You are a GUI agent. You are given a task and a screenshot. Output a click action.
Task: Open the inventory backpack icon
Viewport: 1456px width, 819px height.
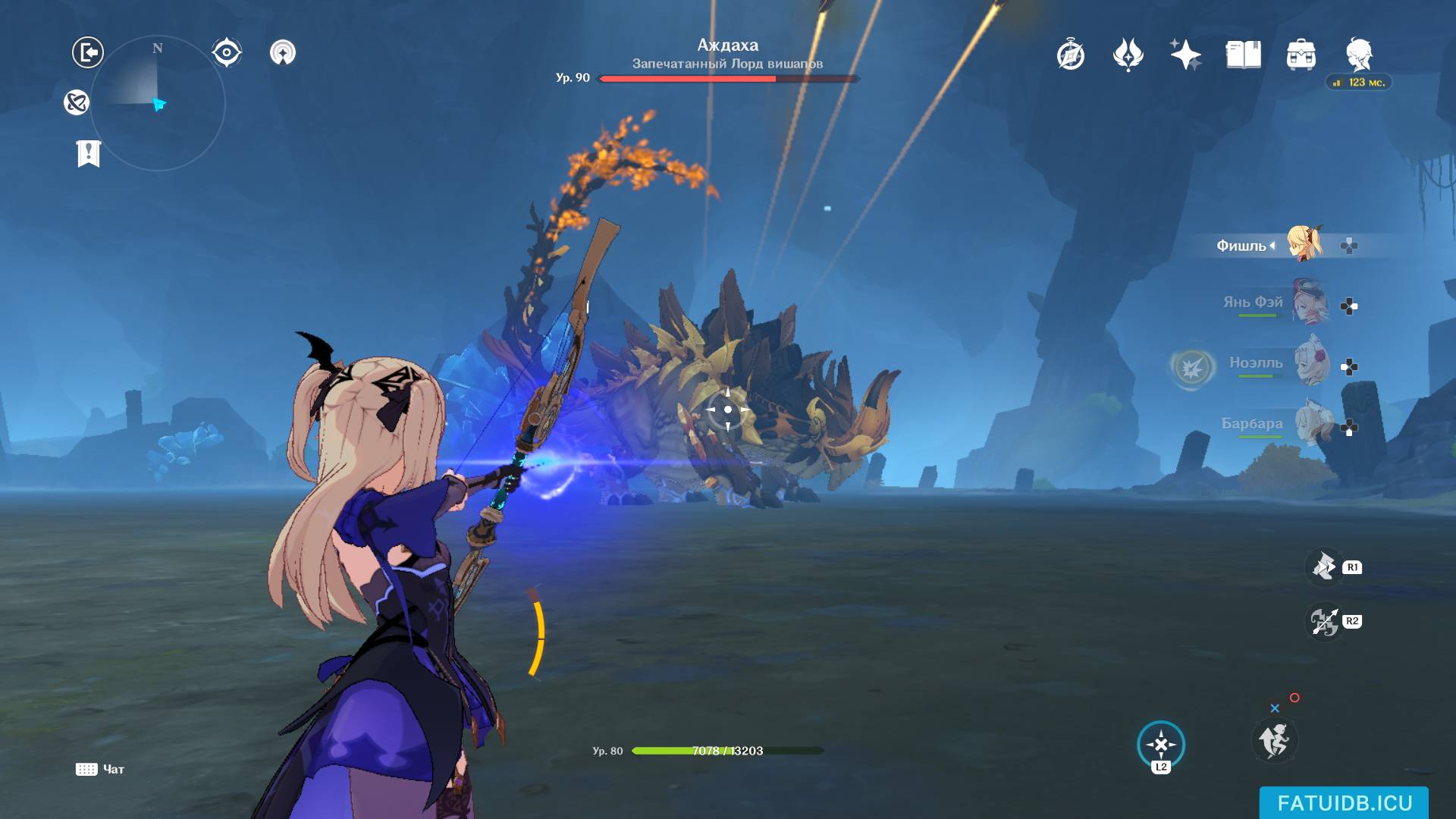(x=1301, y=55)
